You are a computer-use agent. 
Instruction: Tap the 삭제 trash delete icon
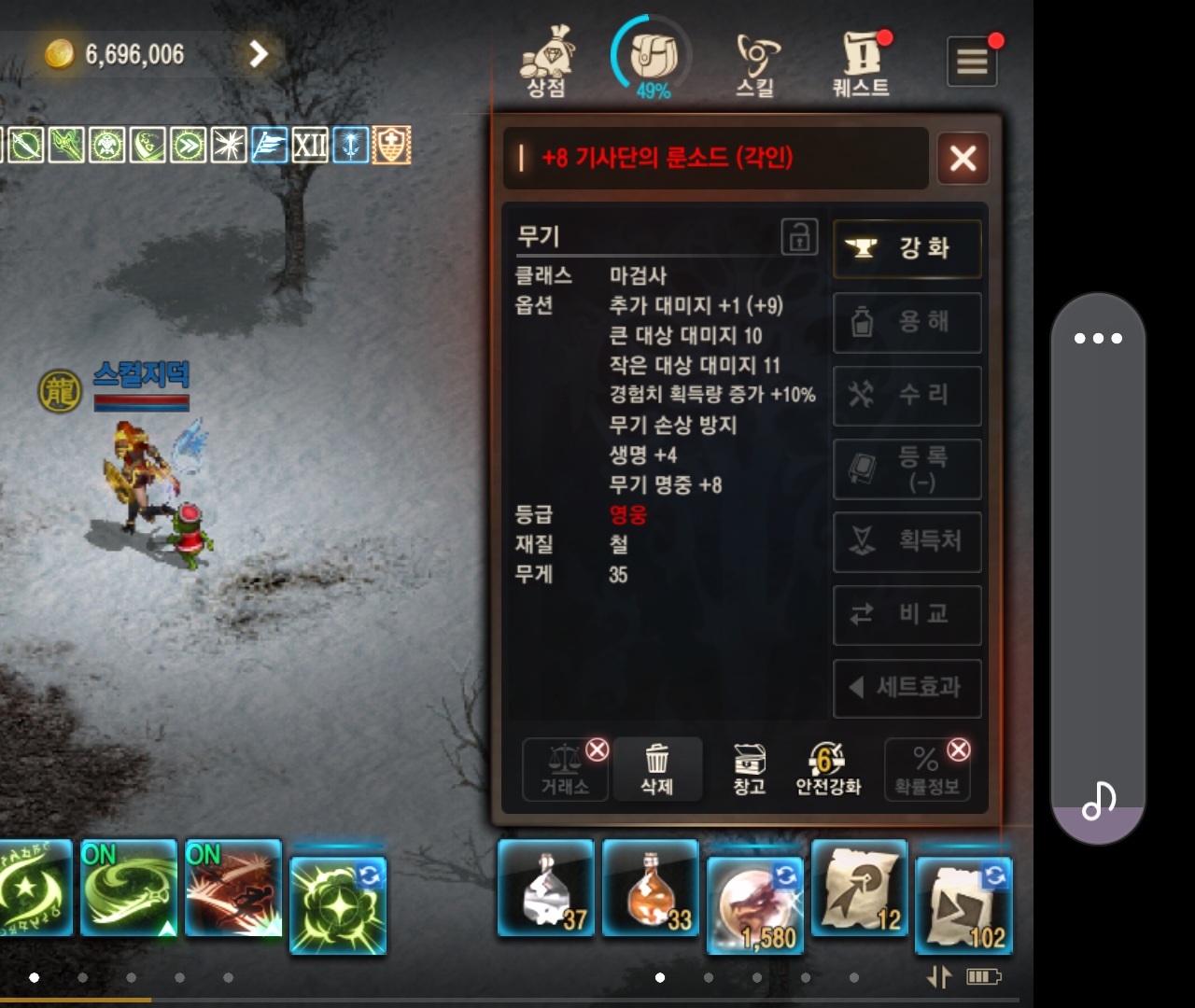tap(657, 767)
